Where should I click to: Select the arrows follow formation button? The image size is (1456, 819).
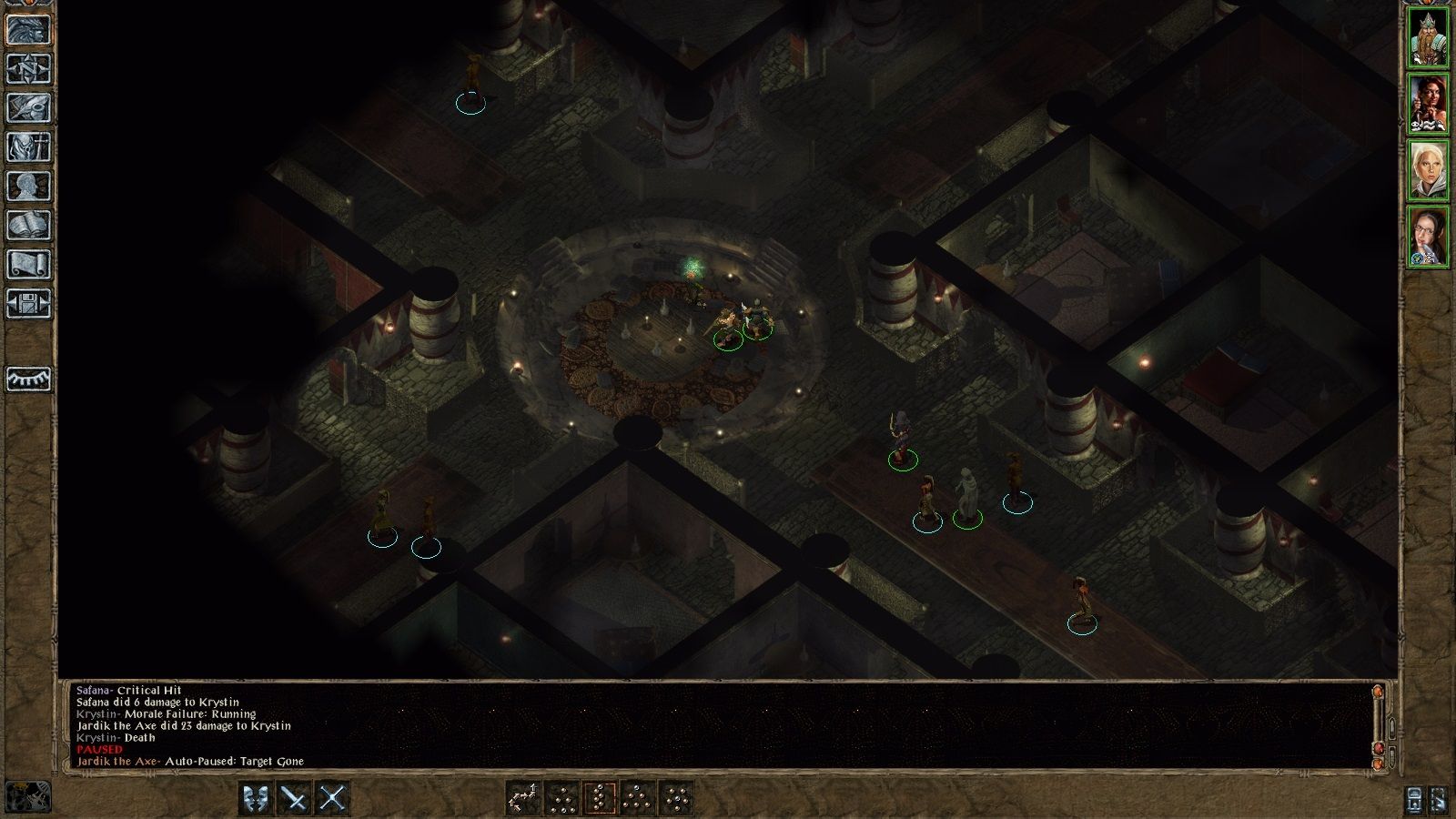point(523,799)
